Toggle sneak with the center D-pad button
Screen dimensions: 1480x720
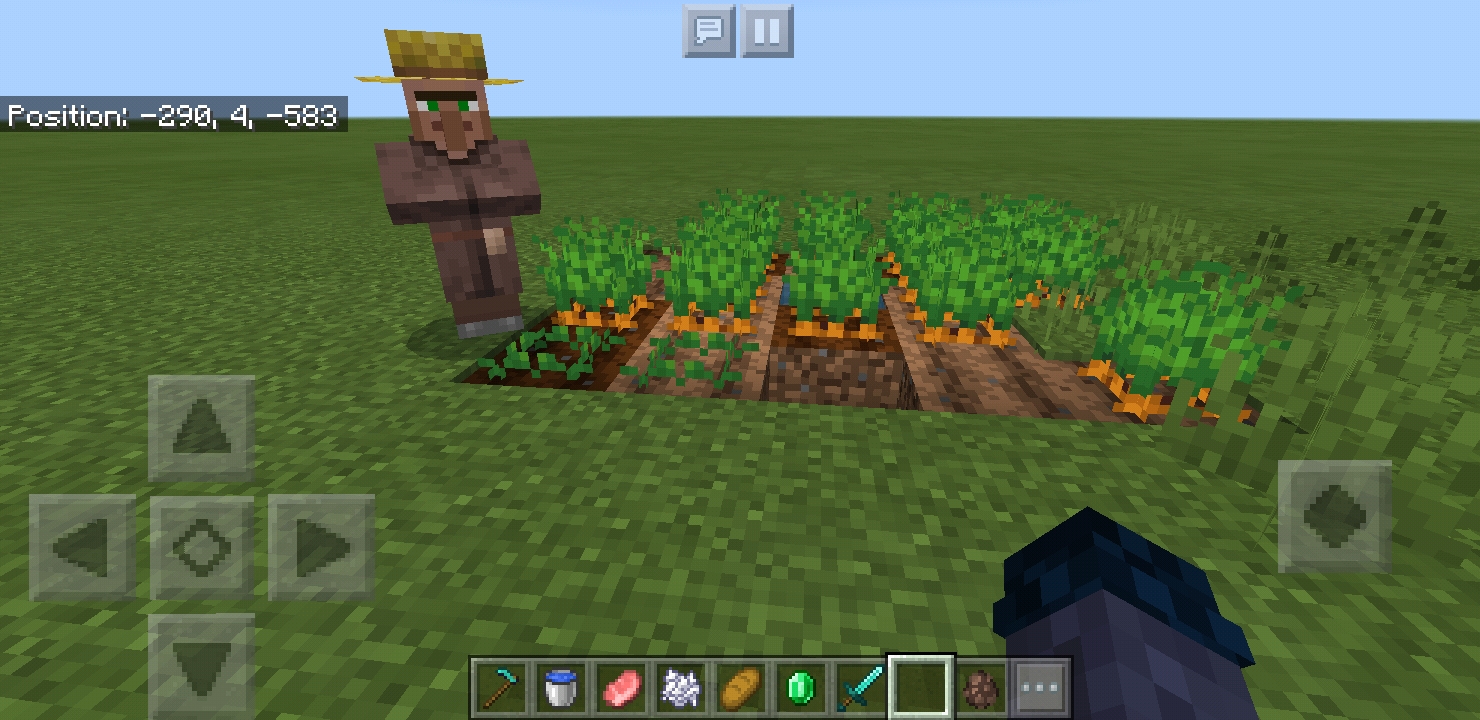(x=198, y=548)
